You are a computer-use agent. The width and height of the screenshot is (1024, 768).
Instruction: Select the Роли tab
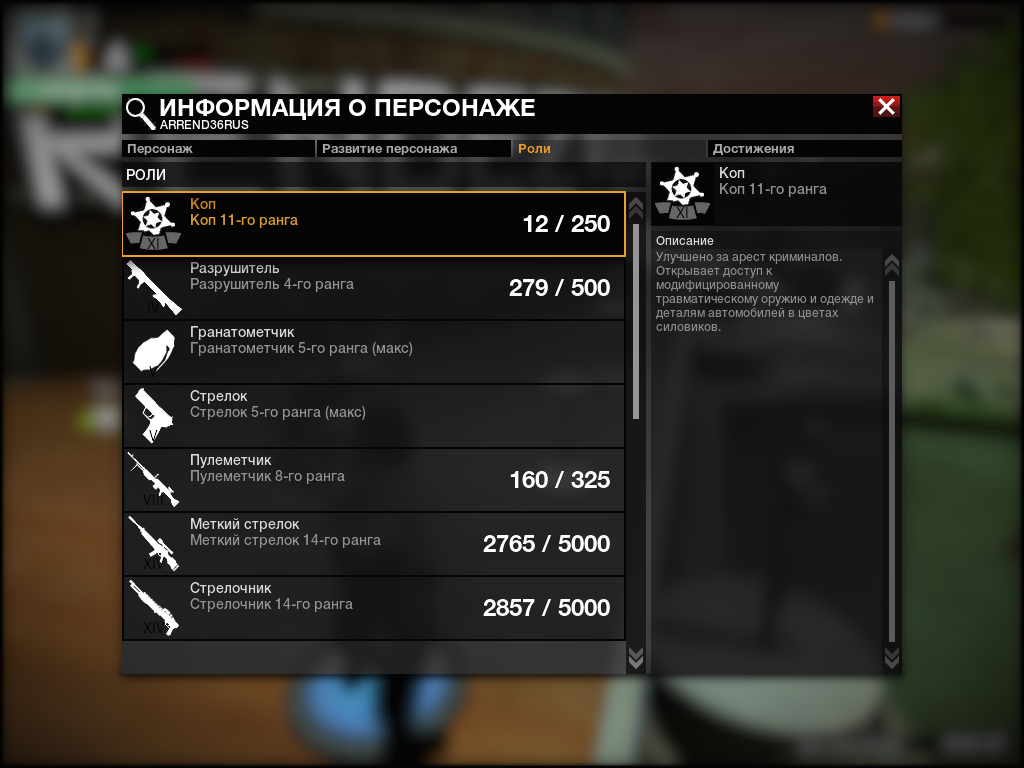(x=608, y=149)
